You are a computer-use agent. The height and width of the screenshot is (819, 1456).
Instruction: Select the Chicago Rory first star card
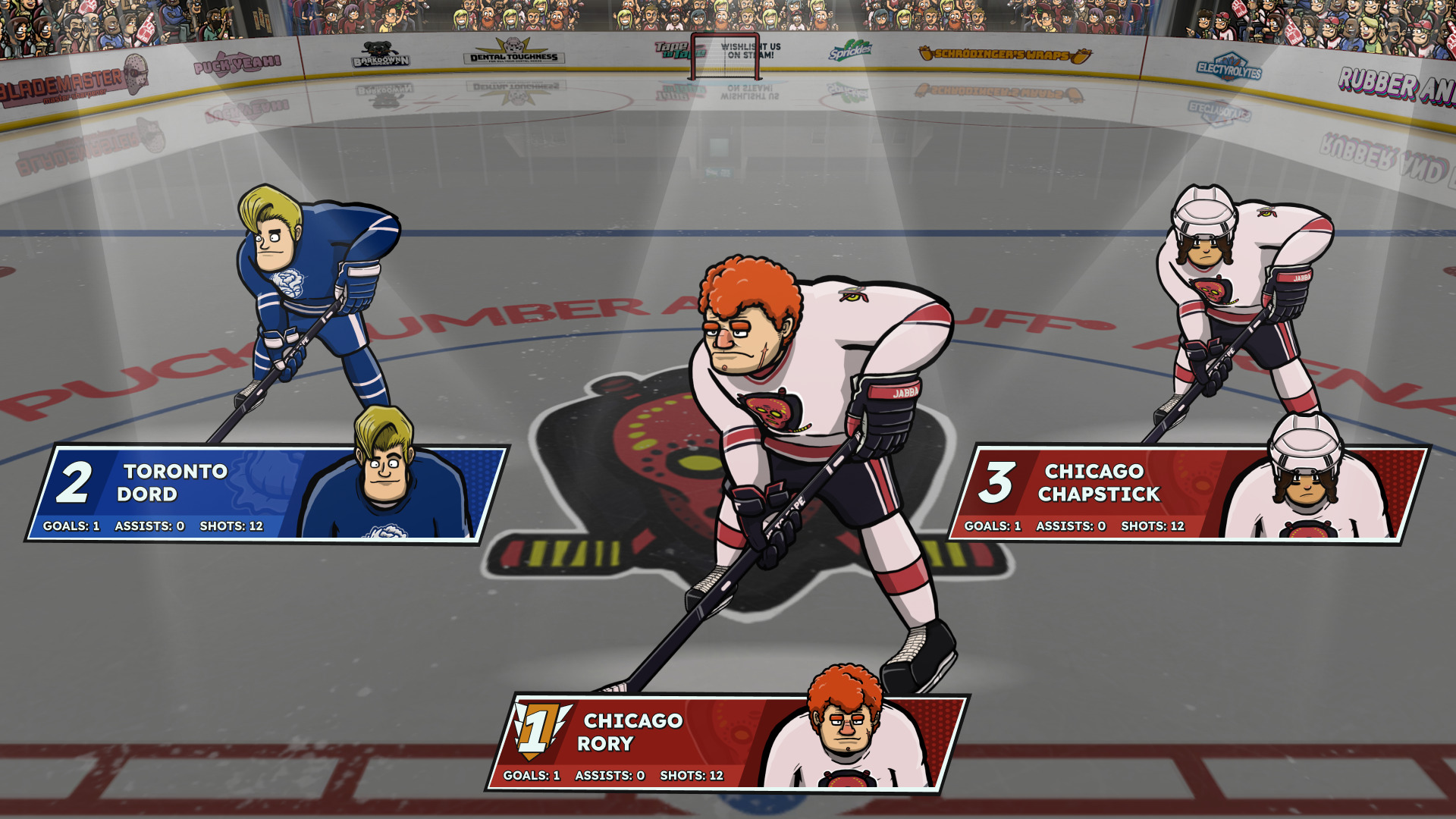click(x=726, y=742)
